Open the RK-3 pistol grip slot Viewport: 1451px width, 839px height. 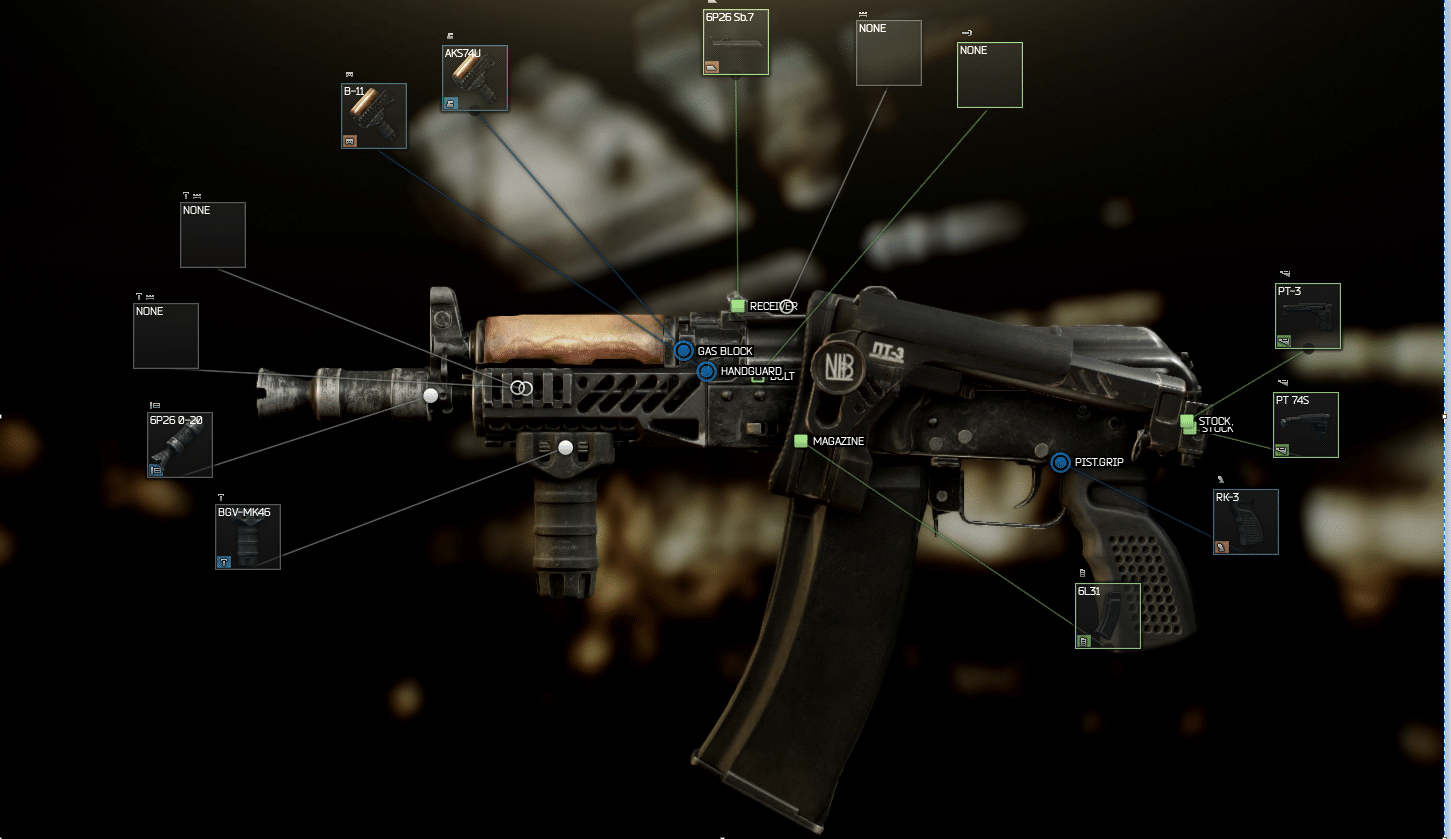[1246, 521]
